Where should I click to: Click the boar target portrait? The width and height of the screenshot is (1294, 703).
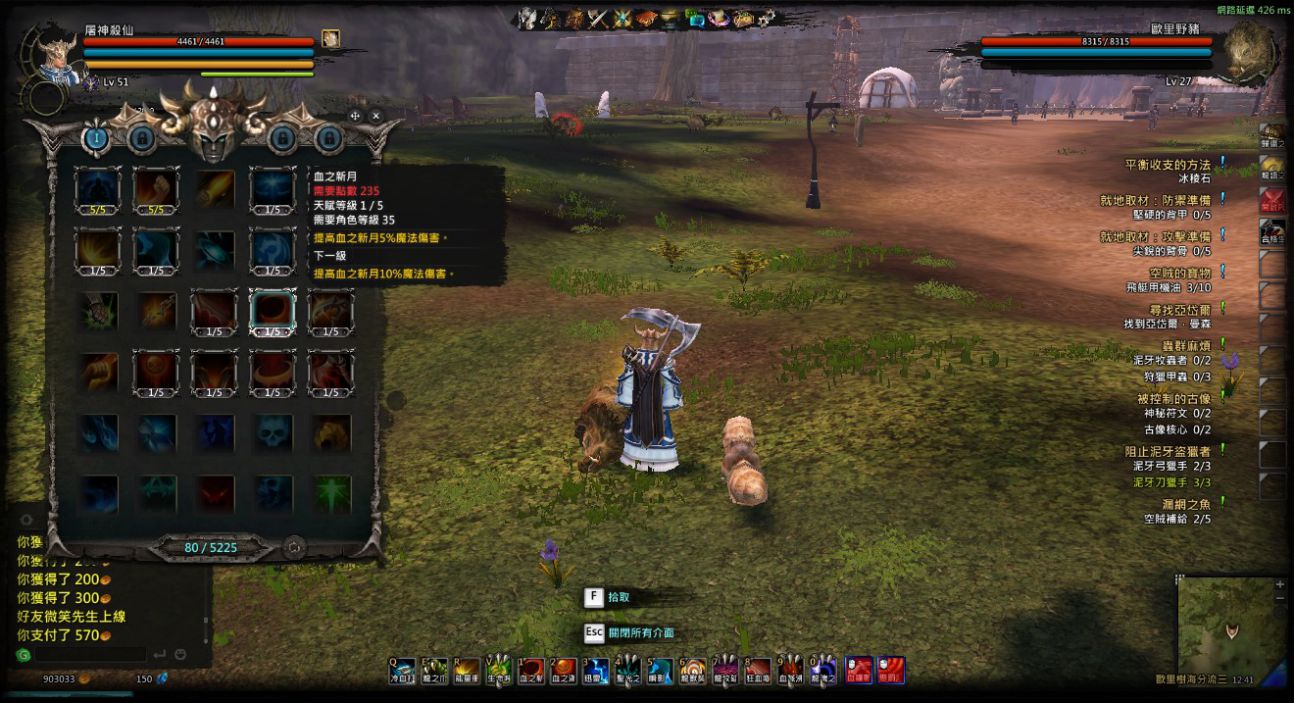point(1249,50)
